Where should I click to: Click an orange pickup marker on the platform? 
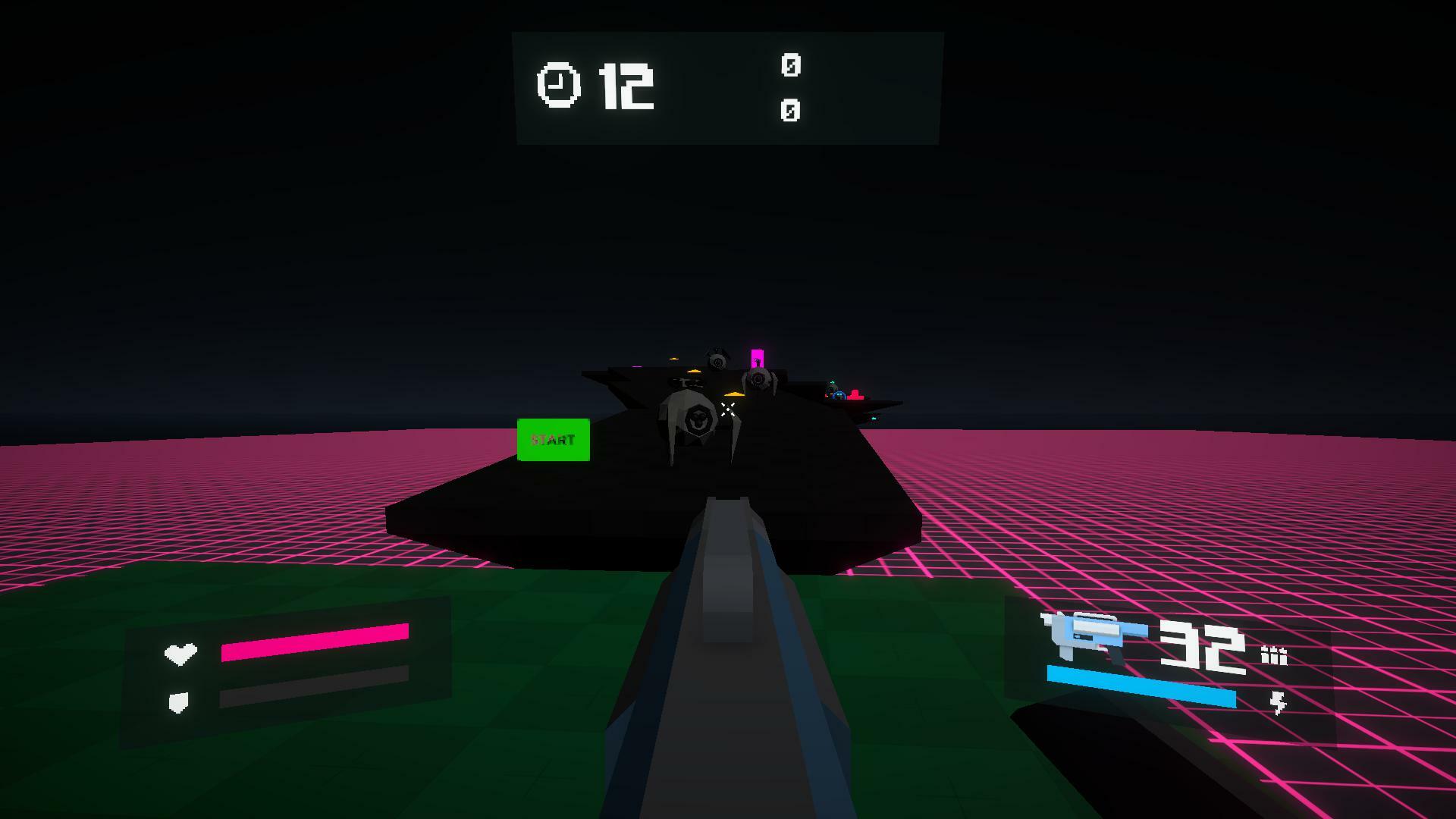click(734, 394)
